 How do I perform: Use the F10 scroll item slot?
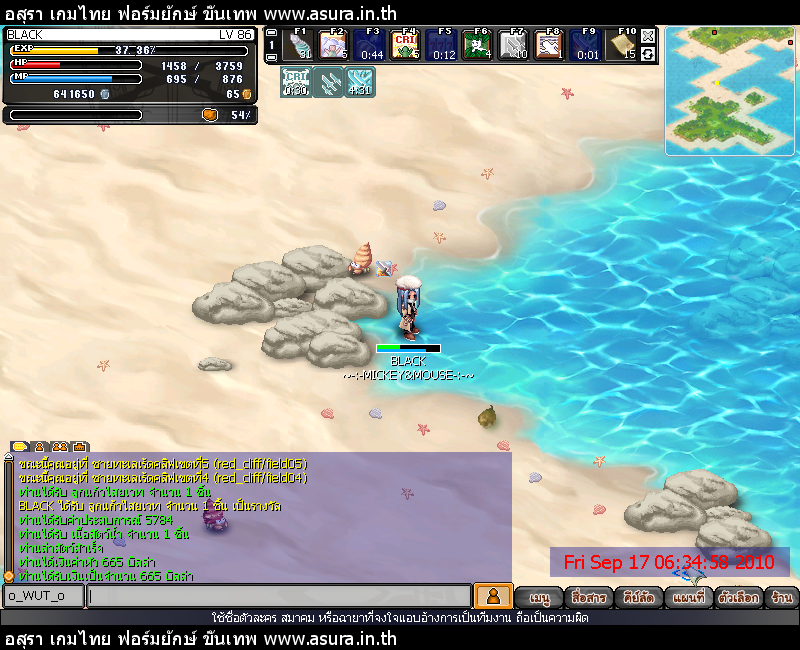624,46
